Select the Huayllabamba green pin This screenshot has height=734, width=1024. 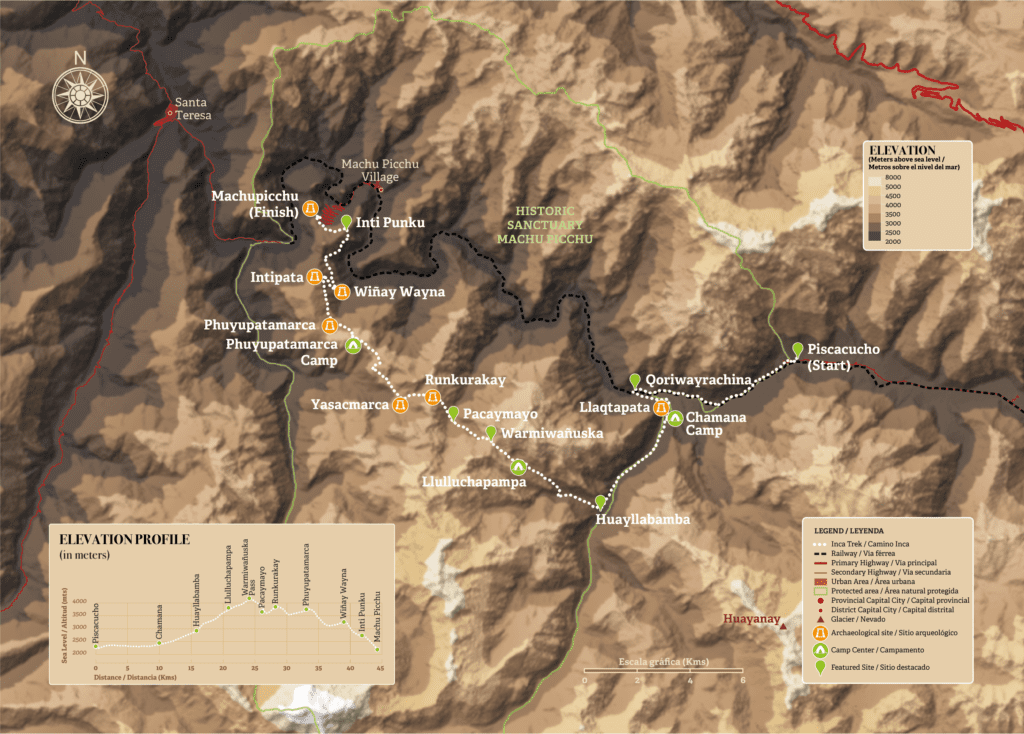(600, 502)
